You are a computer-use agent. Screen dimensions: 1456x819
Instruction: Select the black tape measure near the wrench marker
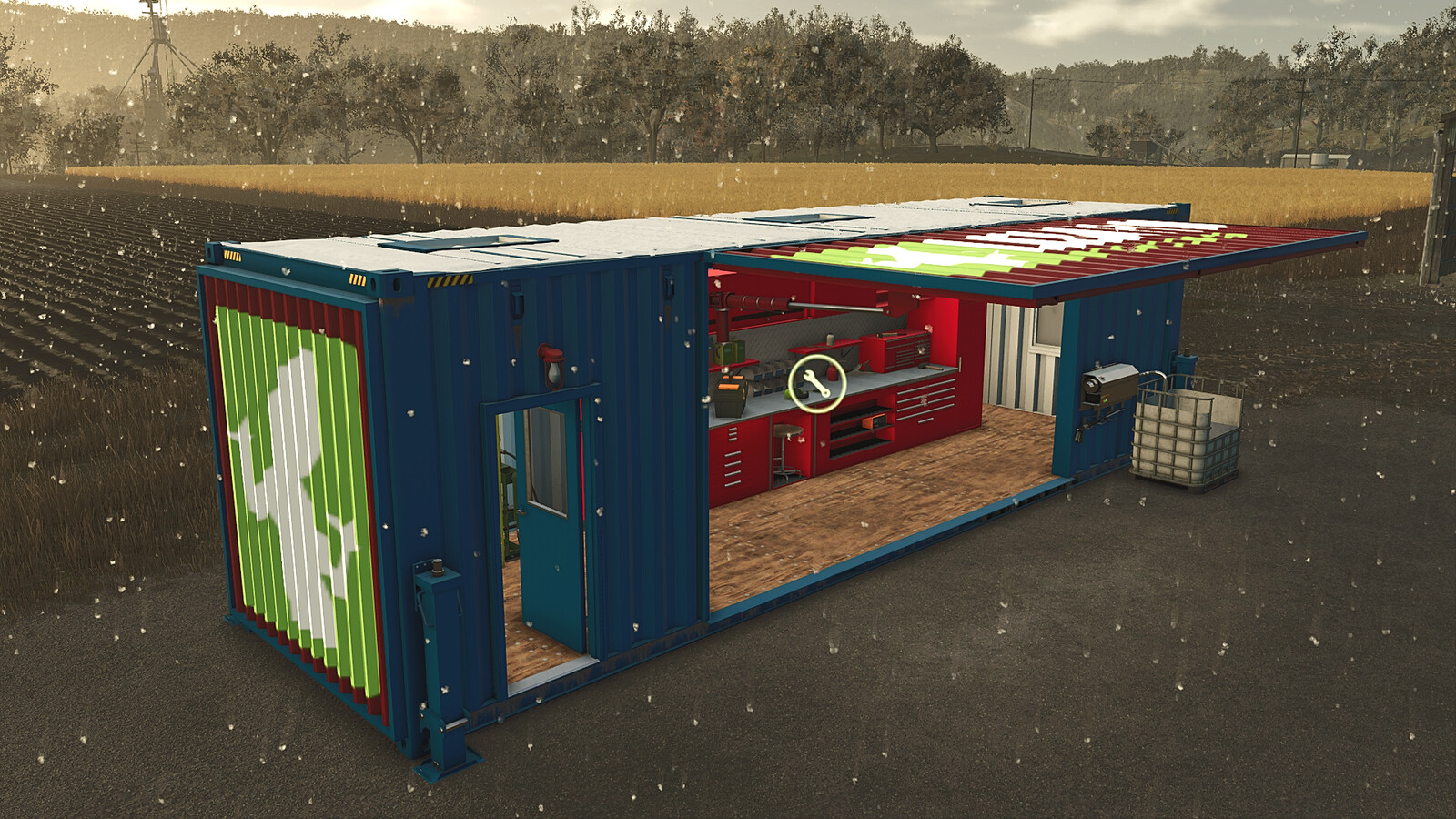799,393
